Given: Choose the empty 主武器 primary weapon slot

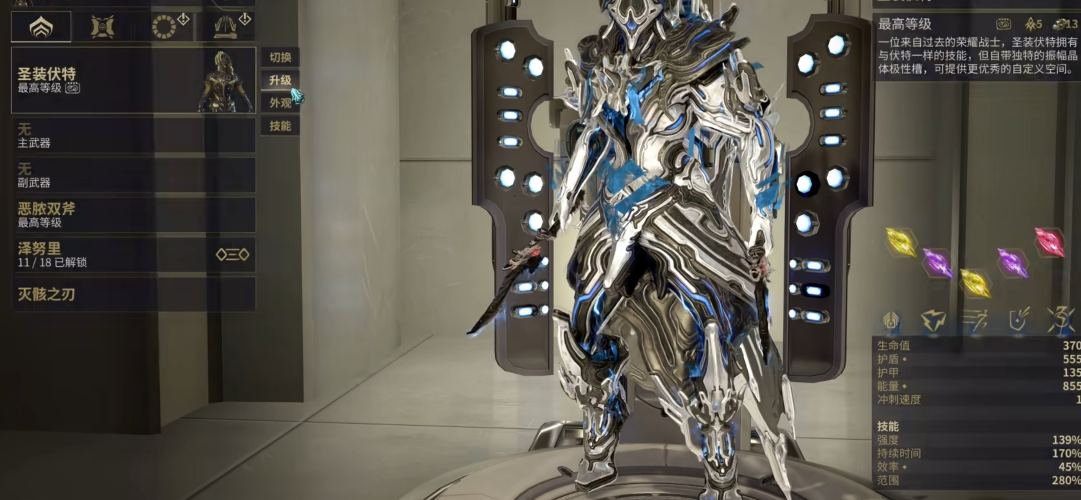Looking at the screenshot, I should pyautogui.click(x=133, y=136).
